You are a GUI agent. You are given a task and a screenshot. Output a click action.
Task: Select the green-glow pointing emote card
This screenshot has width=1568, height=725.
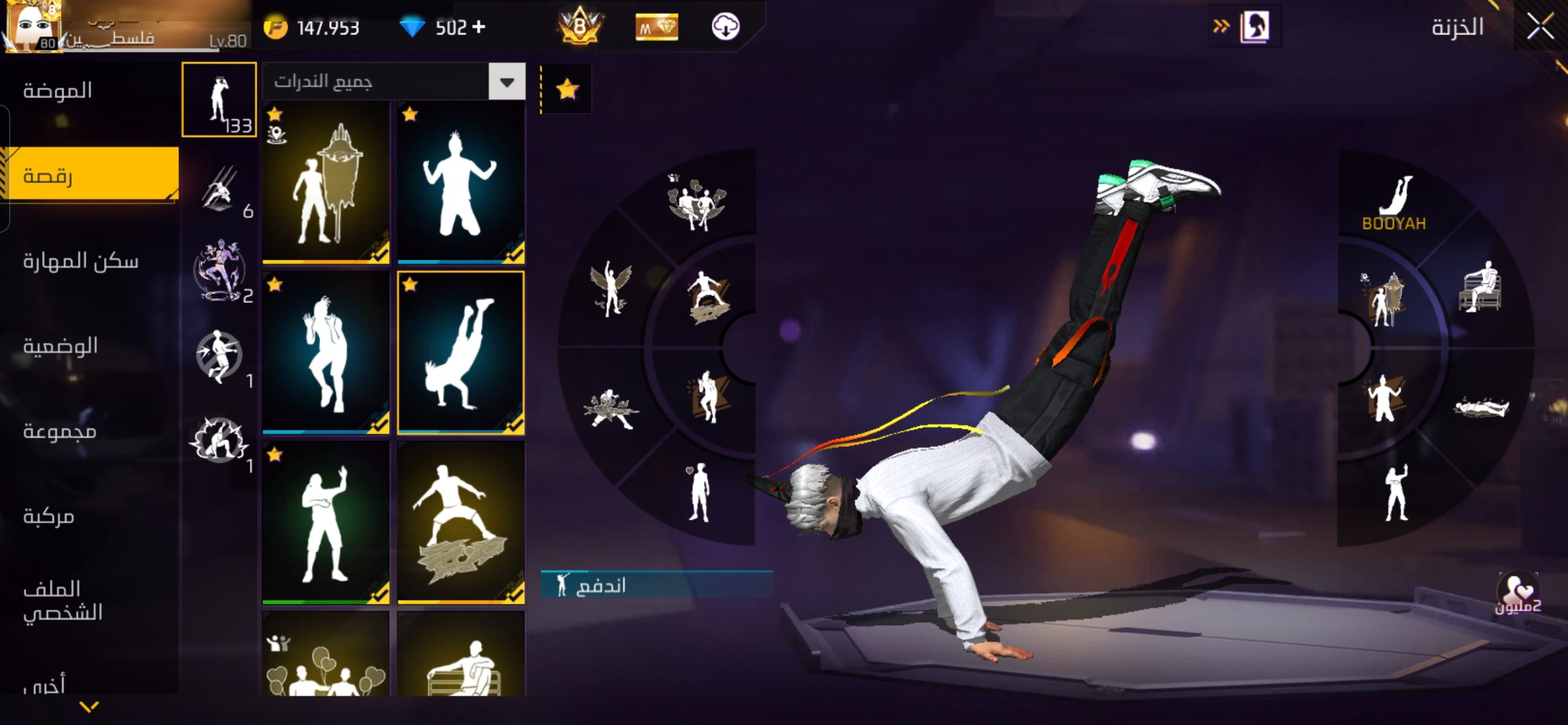click(x=326, y=523)
